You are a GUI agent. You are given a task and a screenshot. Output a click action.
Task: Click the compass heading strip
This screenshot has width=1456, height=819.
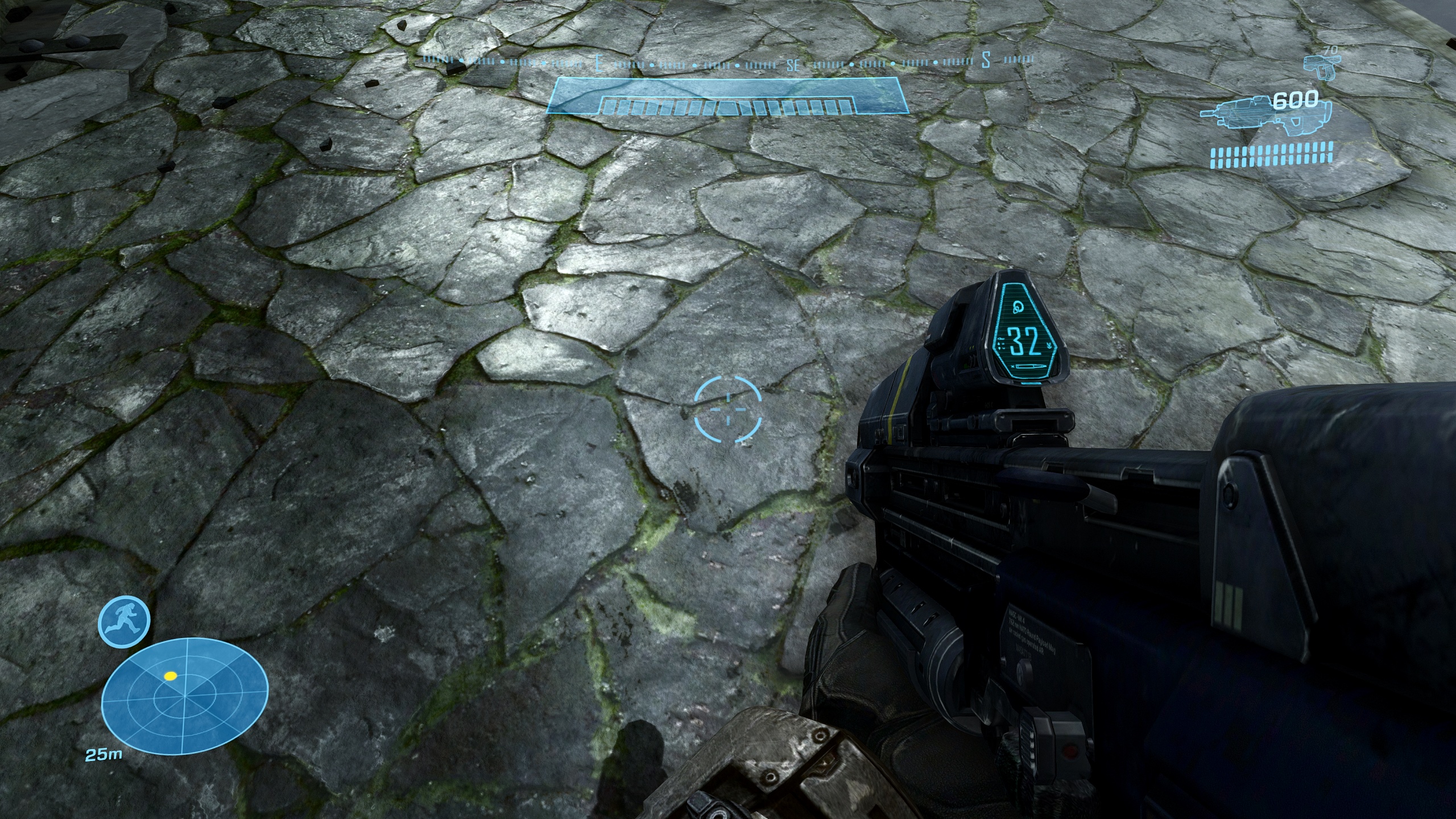[728, 61]
